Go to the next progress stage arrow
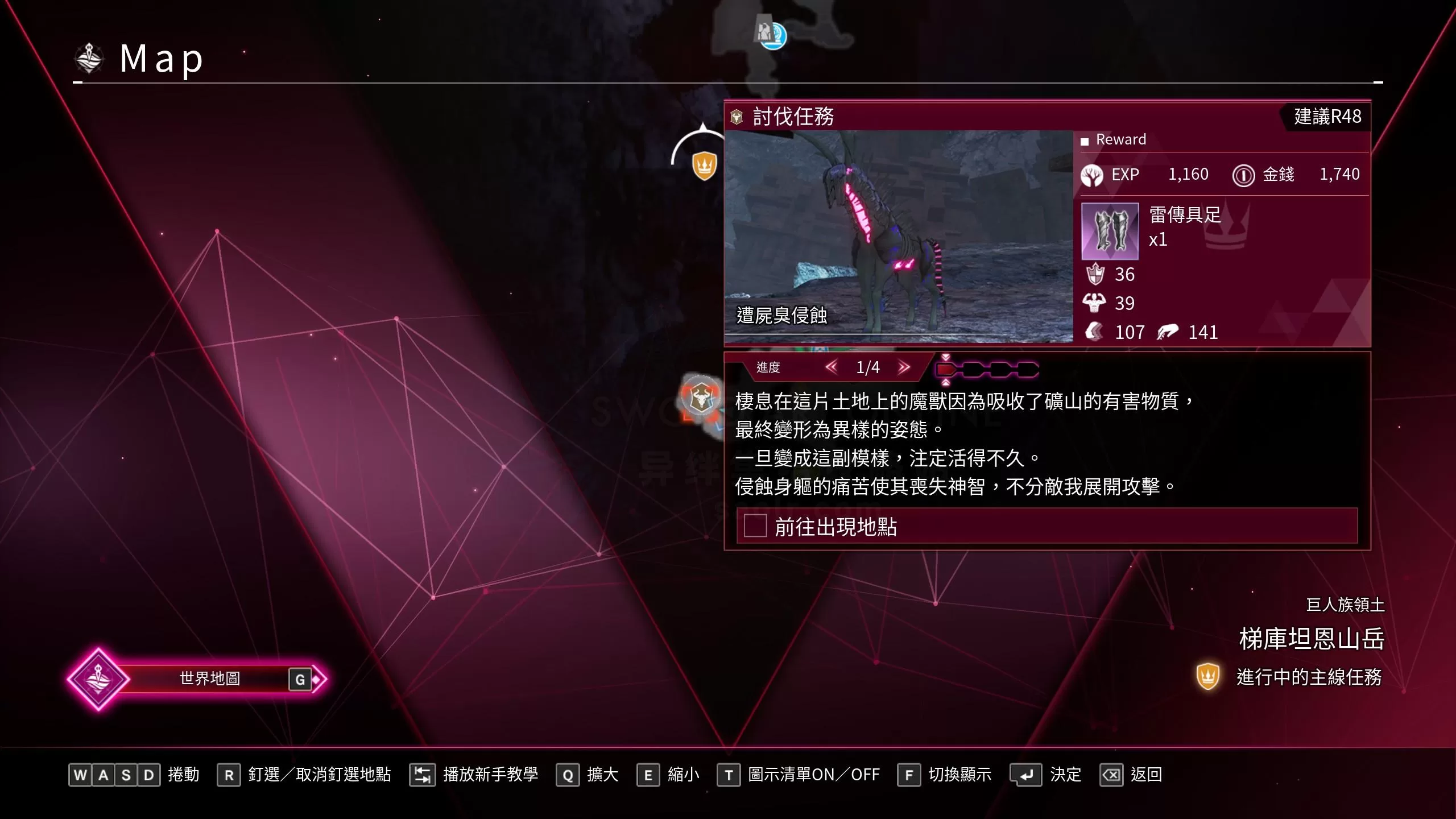The width and height of the screenshot is (1456, 819). coord(904,367)
